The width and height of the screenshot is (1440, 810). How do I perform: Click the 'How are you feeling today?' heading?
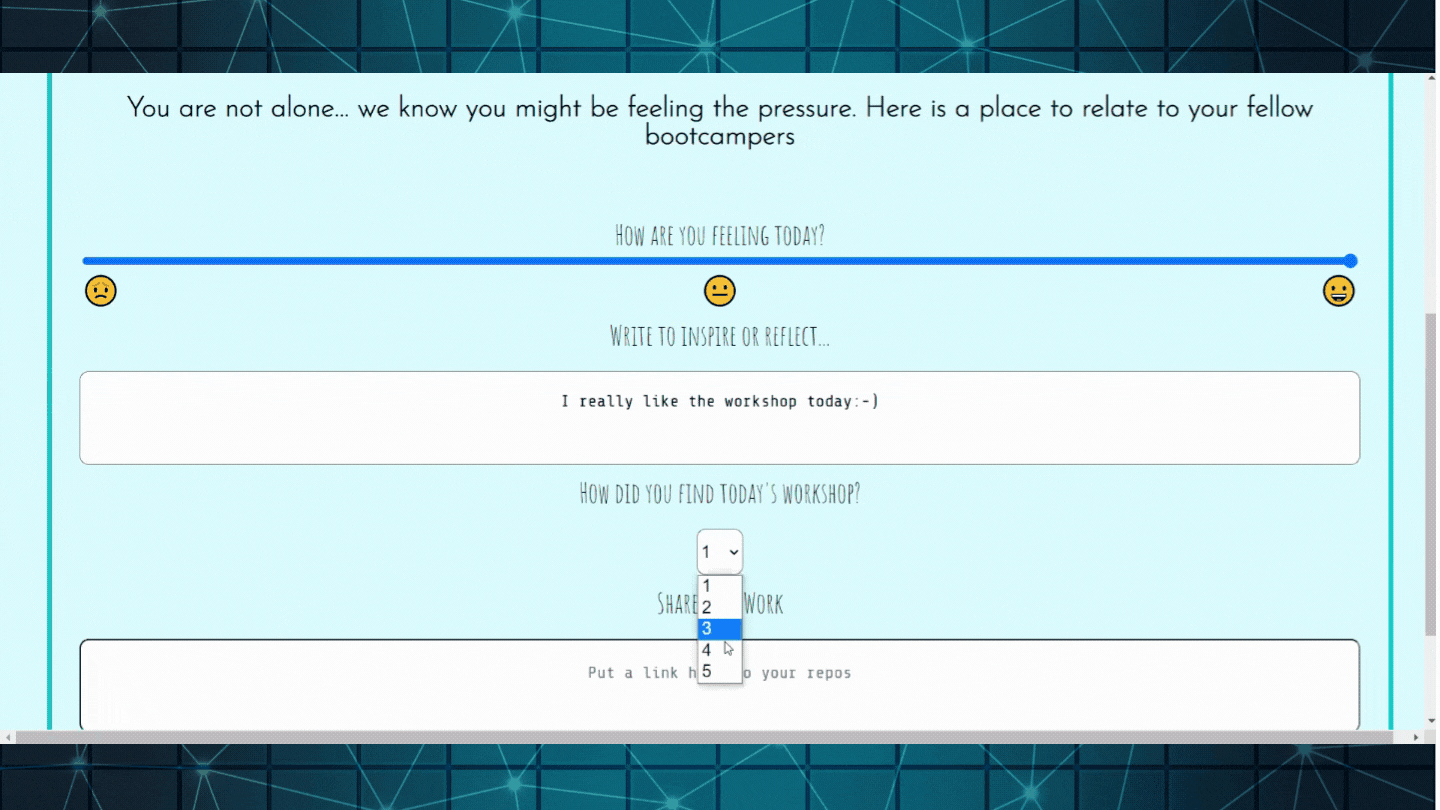click(x=719, y=236)
